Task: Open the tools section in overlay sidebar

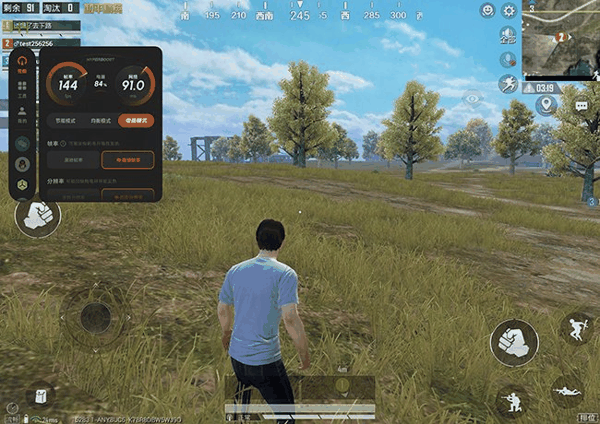Action: (21, 87)
